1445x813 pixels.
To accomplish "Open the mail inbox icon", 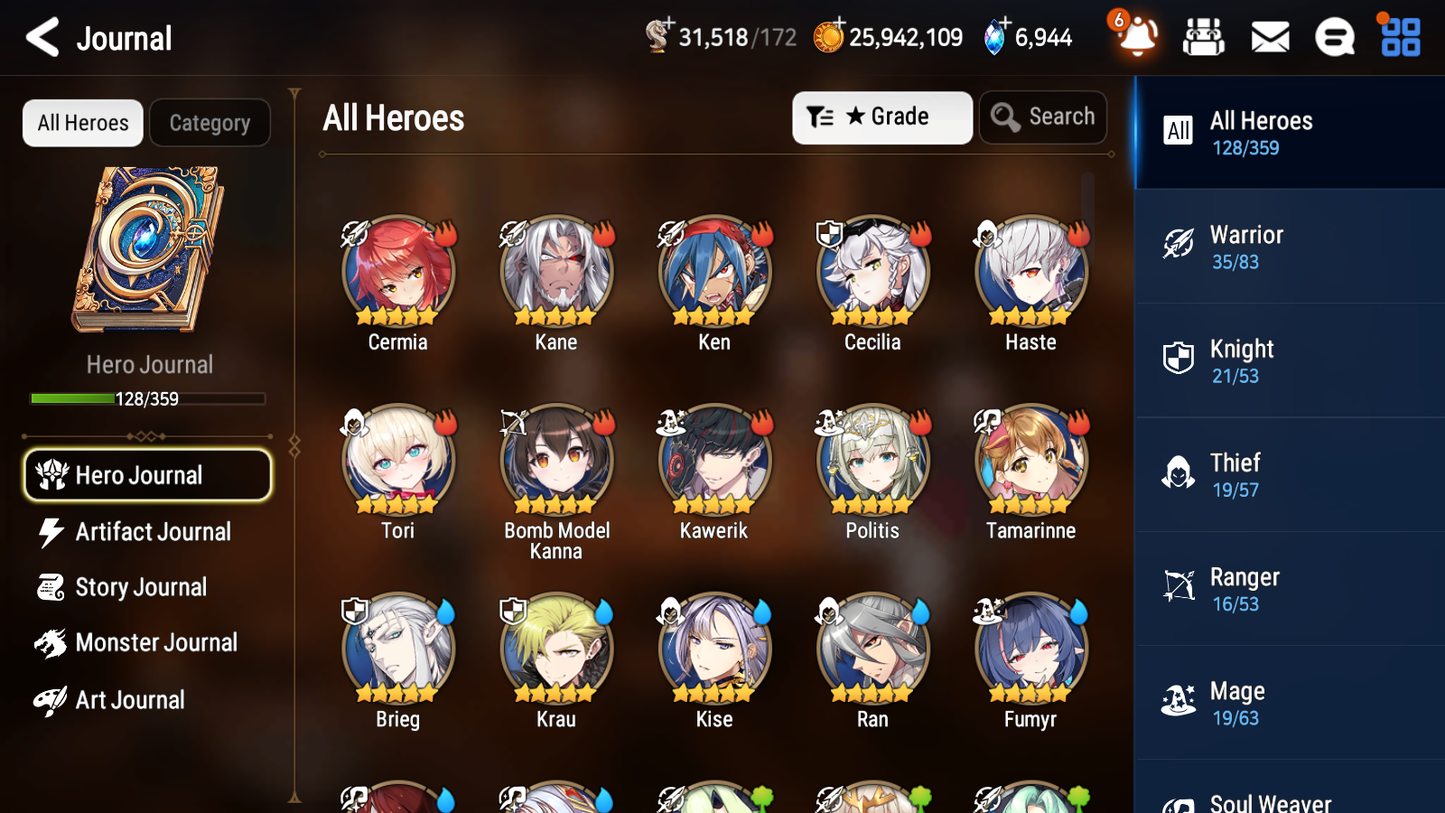I will coord(1269,36).
